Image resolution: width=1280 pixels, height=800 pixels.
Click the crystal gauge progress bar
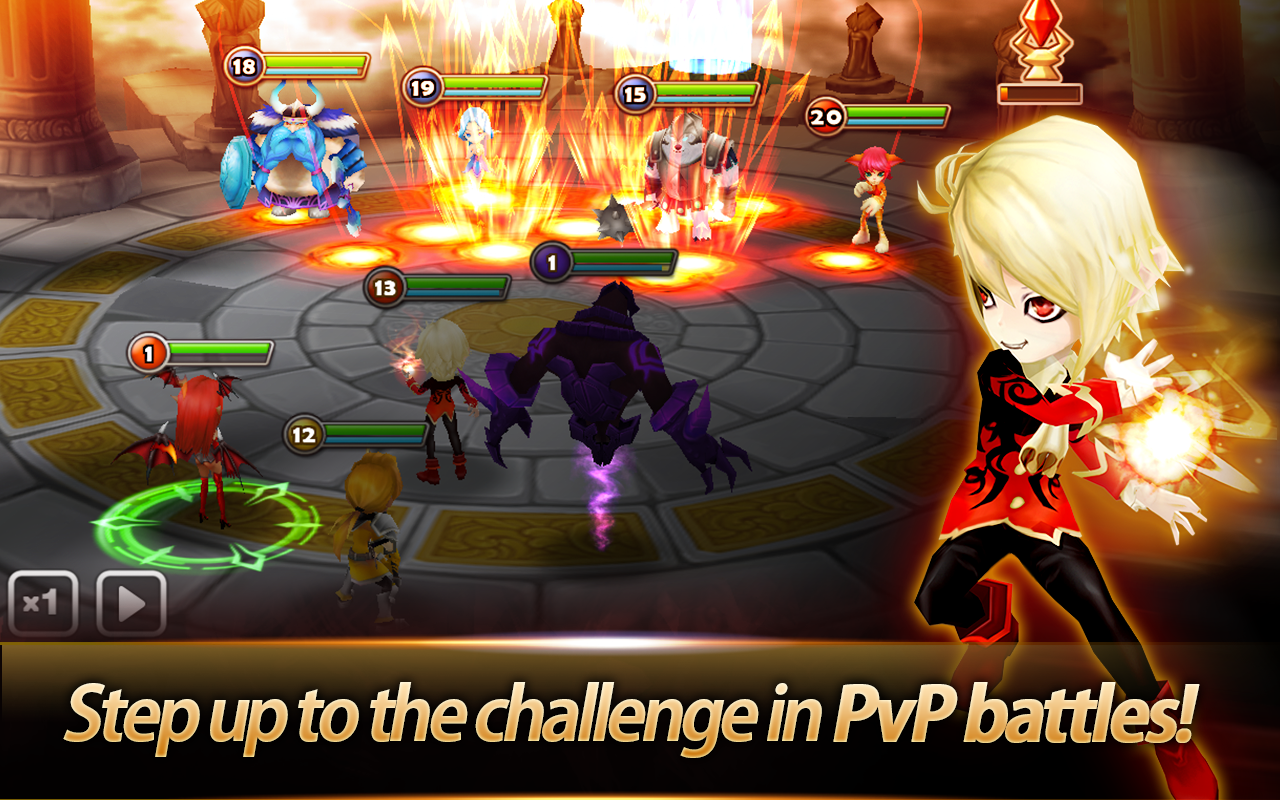1040,94
